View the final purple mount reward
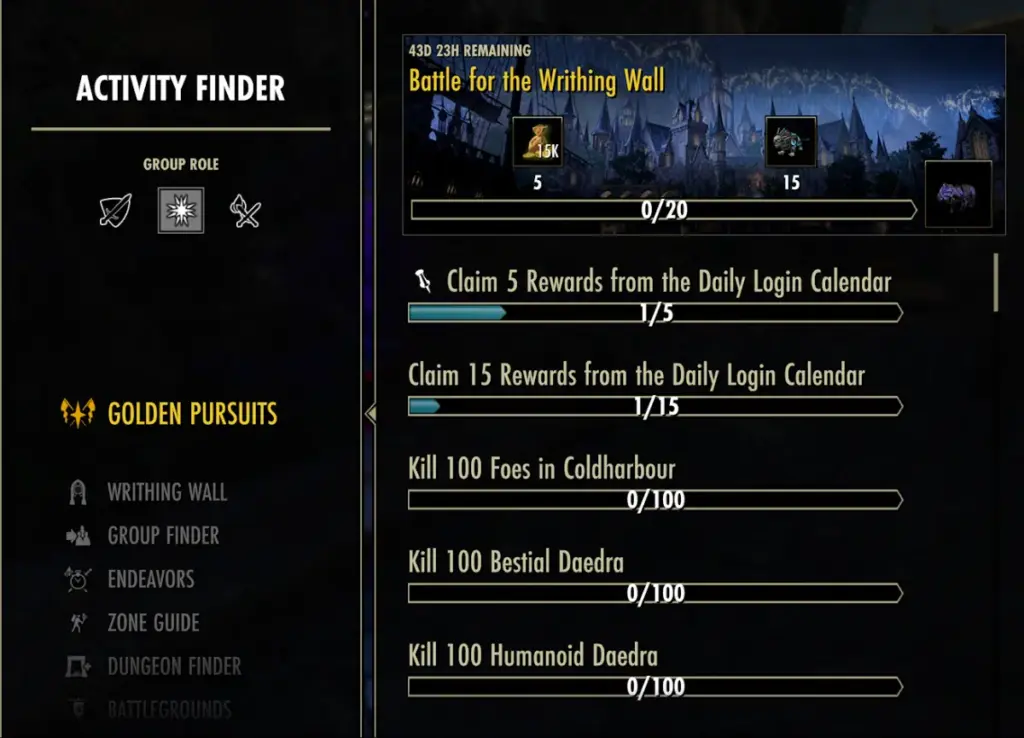1024x738 pixels. [x=958, y=194]
